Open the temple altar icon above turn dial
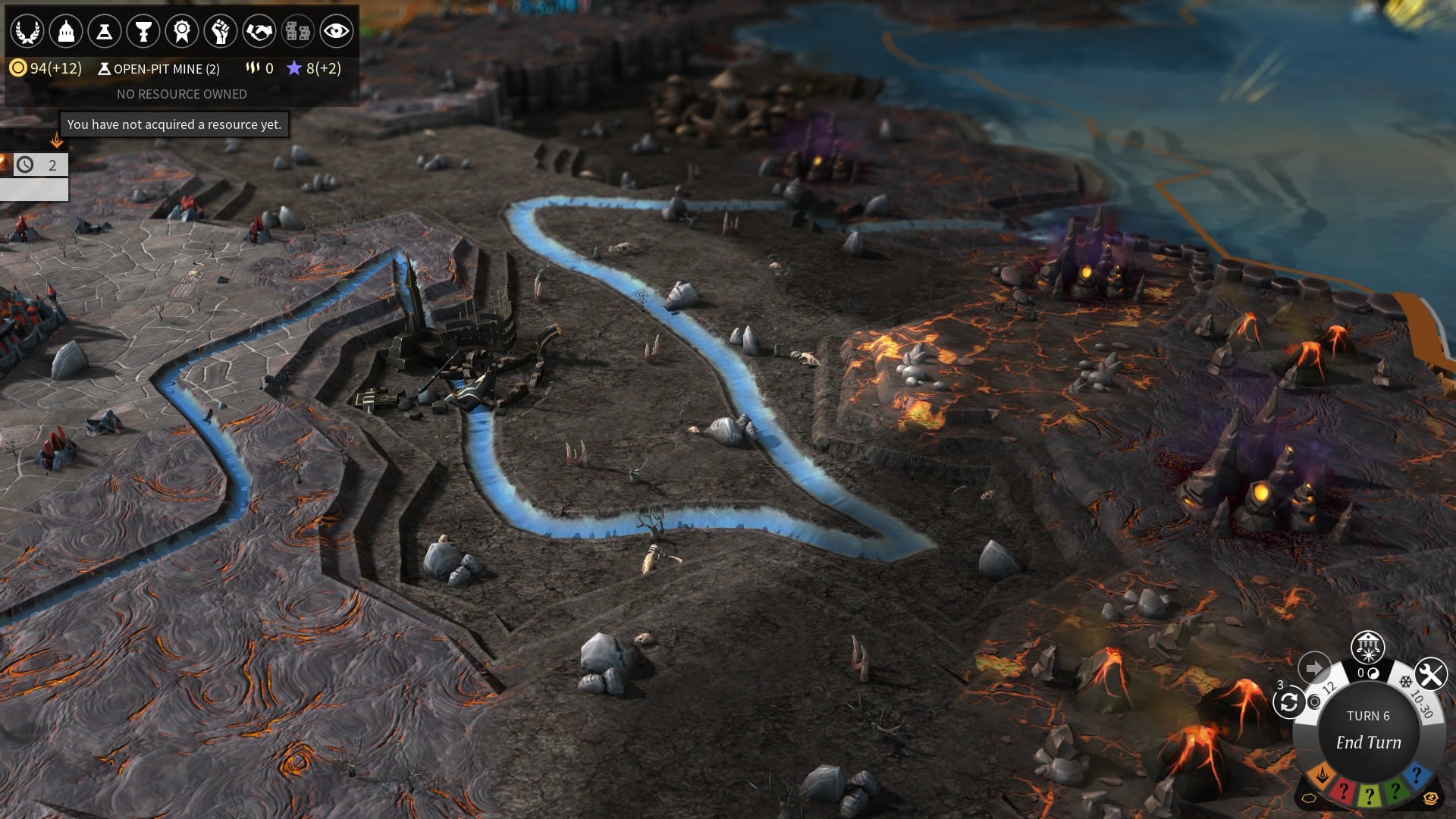1456x819 pixels. 1368,647
